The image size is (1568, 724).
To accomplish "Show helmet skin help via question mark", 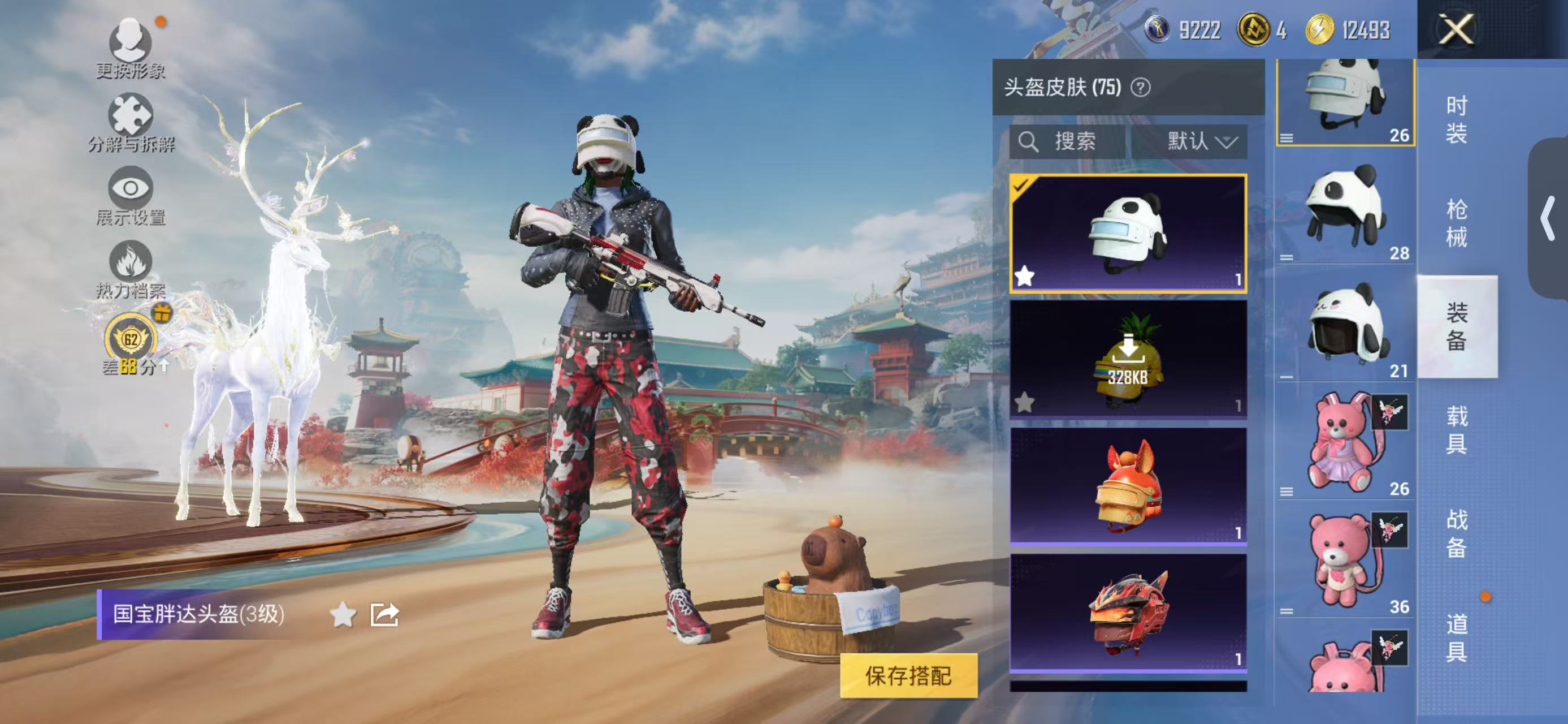I will pos(1141,88).
